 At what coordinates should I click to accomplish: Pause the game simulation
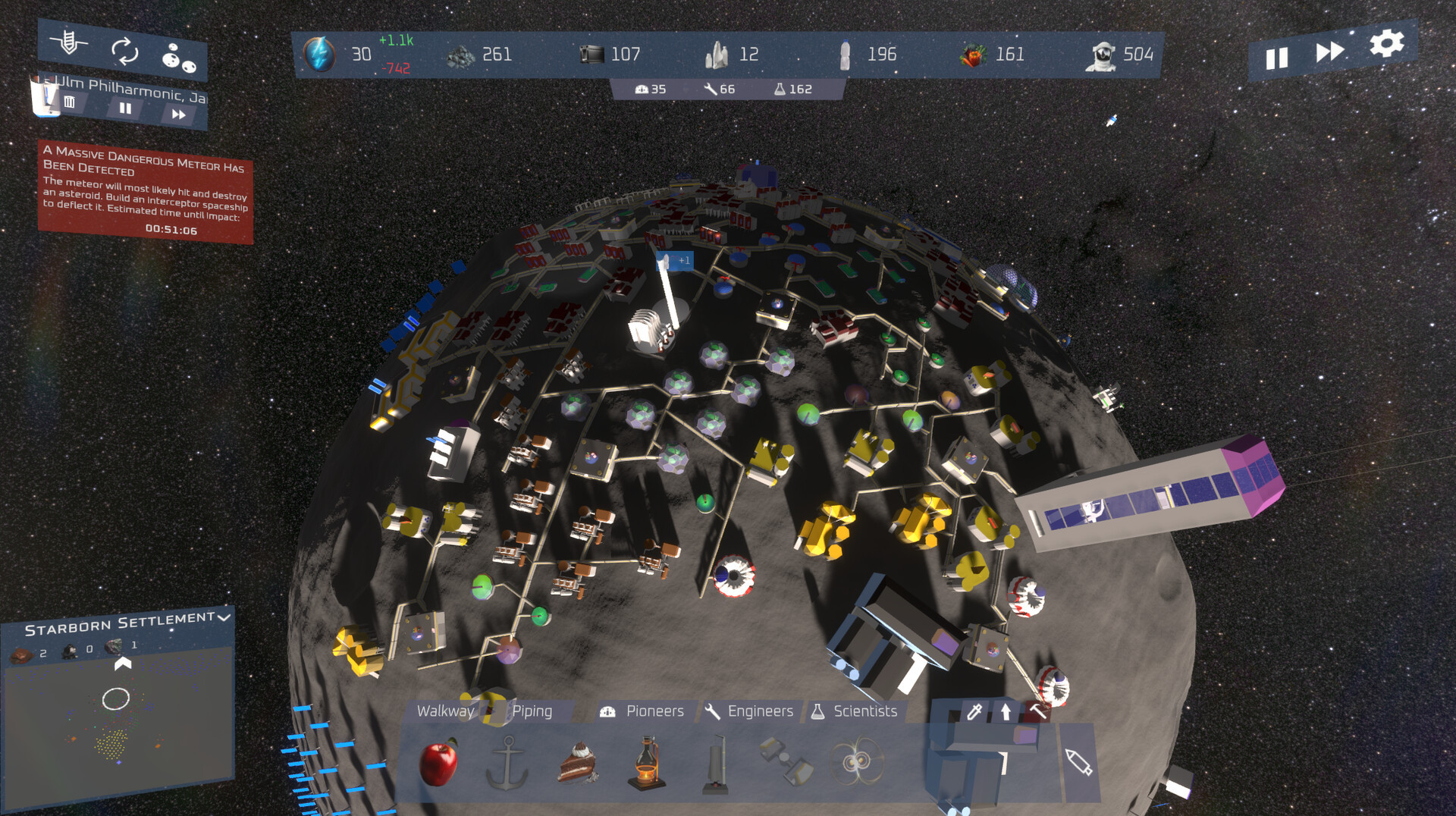tap(1277, 58)
